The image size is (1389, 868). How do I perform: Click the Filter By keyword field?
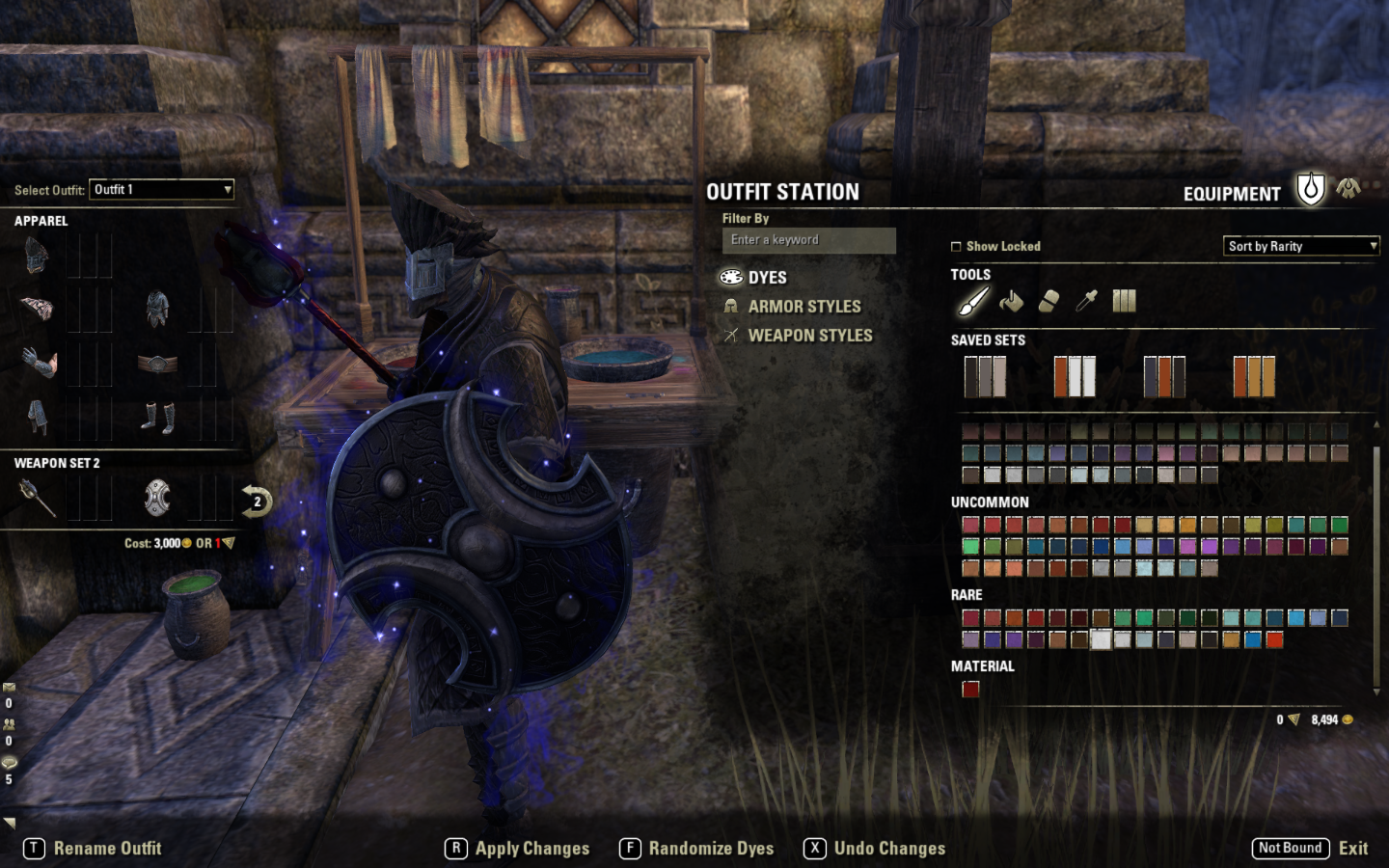(808, 240)
